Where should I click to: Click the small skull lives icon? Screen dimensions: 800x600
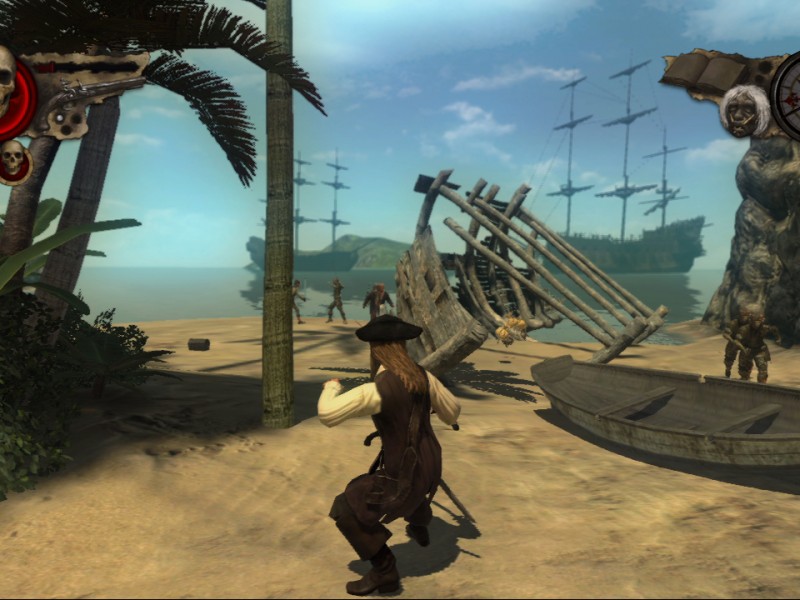[14, 160]
